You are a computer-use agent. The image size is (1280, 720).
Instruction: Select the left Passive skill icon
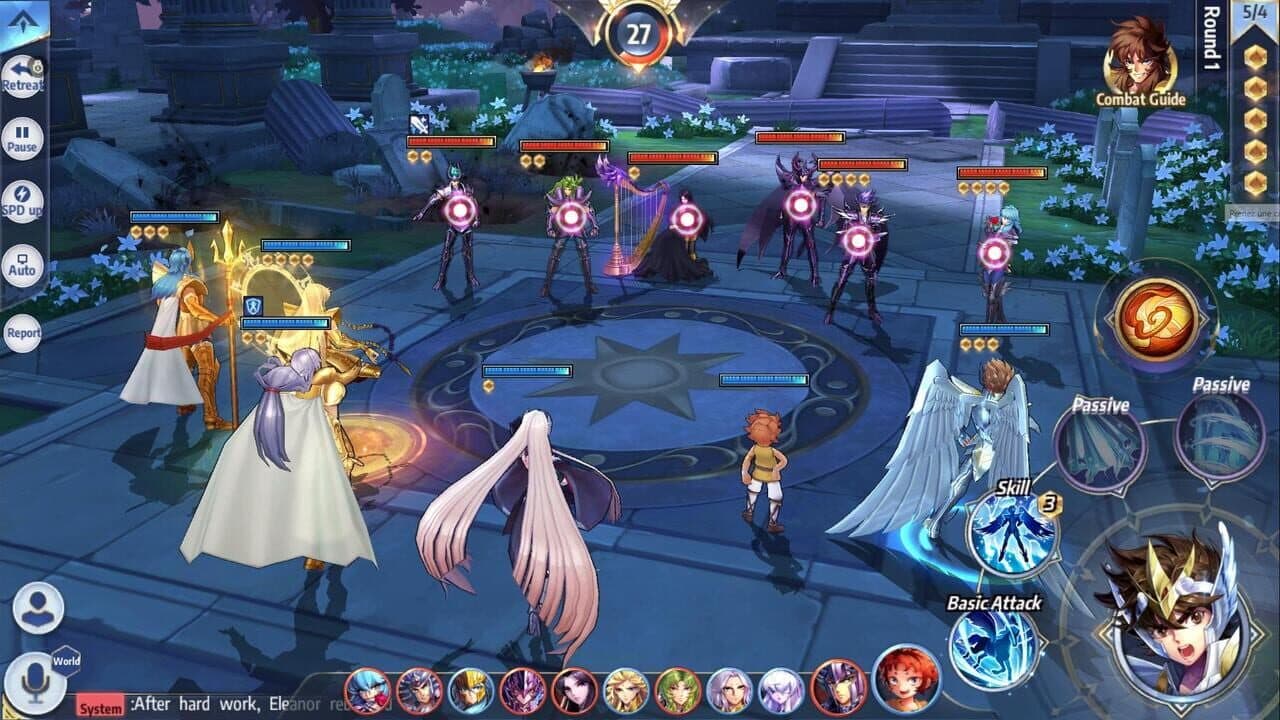click(1098, 445)
